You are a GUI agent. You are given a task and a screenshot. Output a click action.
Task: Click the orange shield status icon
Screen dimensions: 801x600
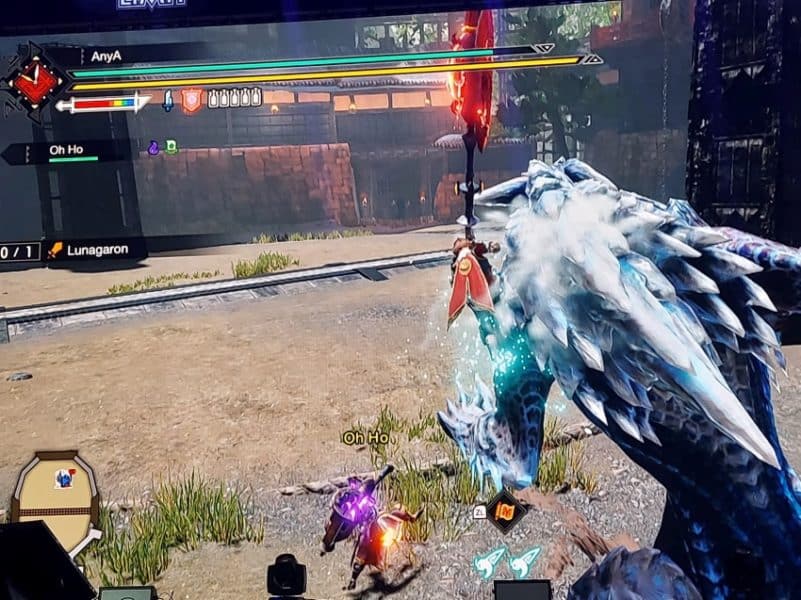click(x=190, y=99)
